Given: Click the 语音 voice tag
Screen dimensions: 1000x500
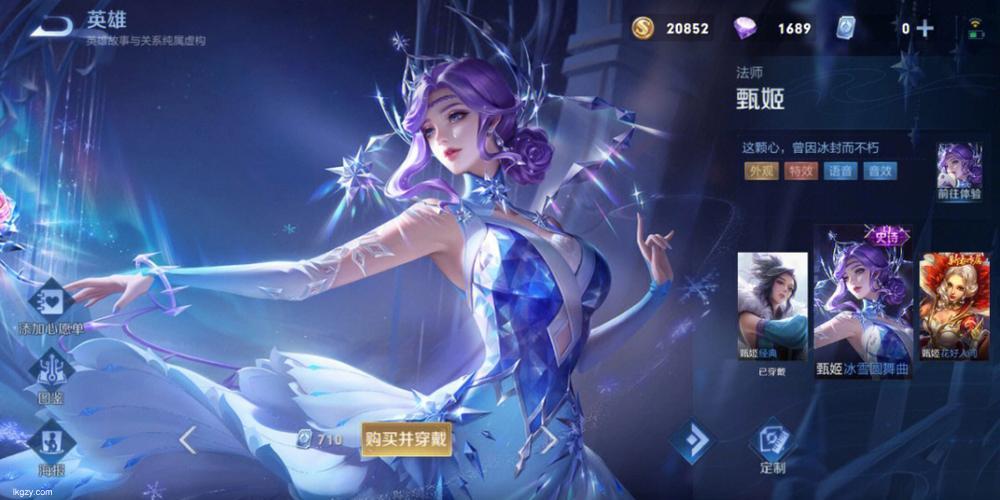Looking at the screenshot, I should (840, 171).
